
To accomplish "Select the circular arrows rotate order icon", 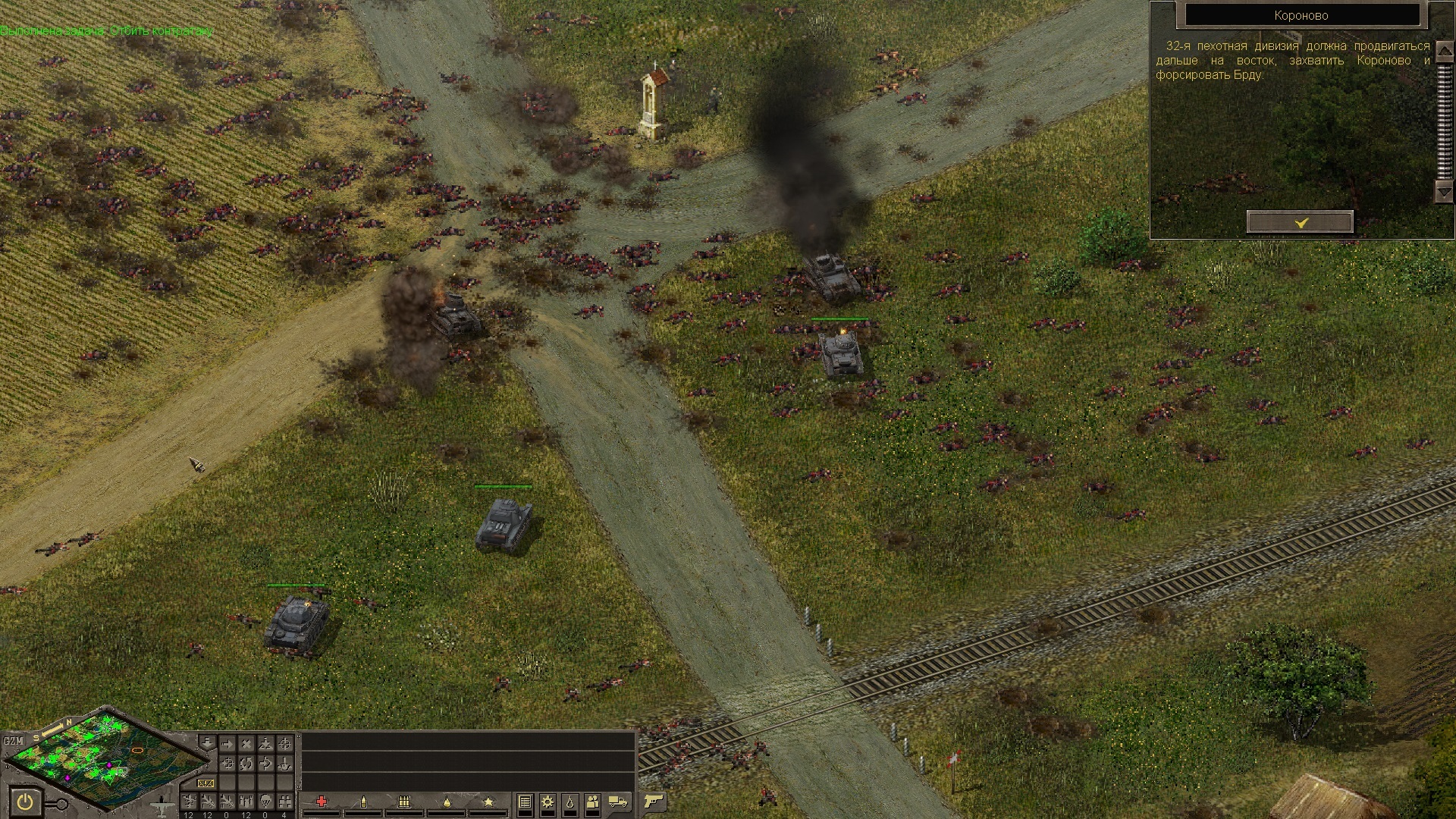I will pos(246,763).
